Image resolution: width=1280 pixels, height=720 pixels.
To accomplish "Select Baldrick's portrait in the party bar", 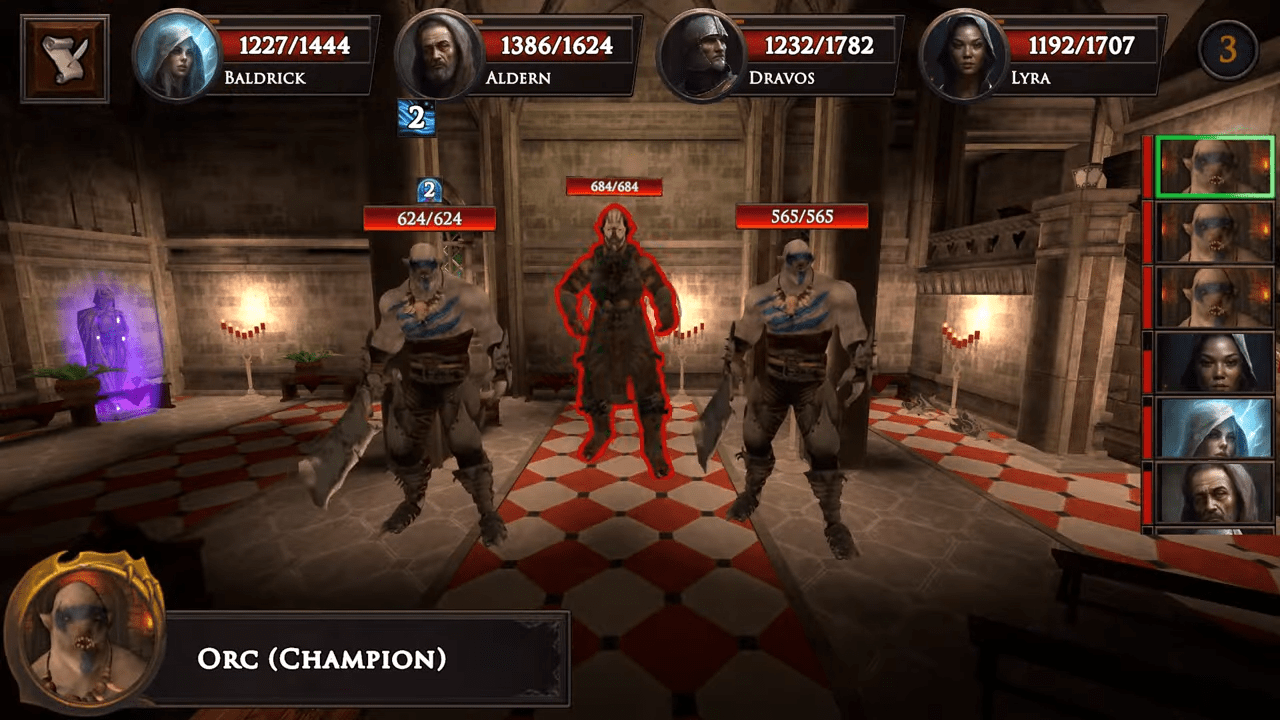I will pos(176,55).
